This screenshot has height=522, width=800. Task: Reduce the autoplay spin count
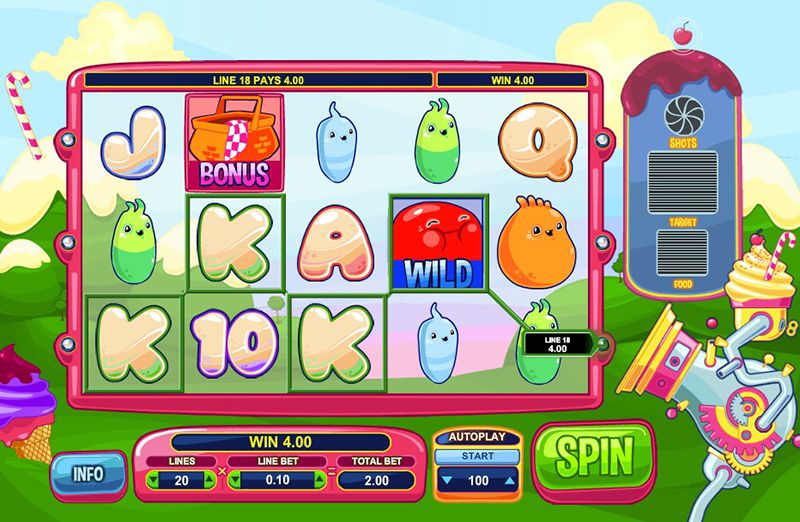click(x=445, y=481)
